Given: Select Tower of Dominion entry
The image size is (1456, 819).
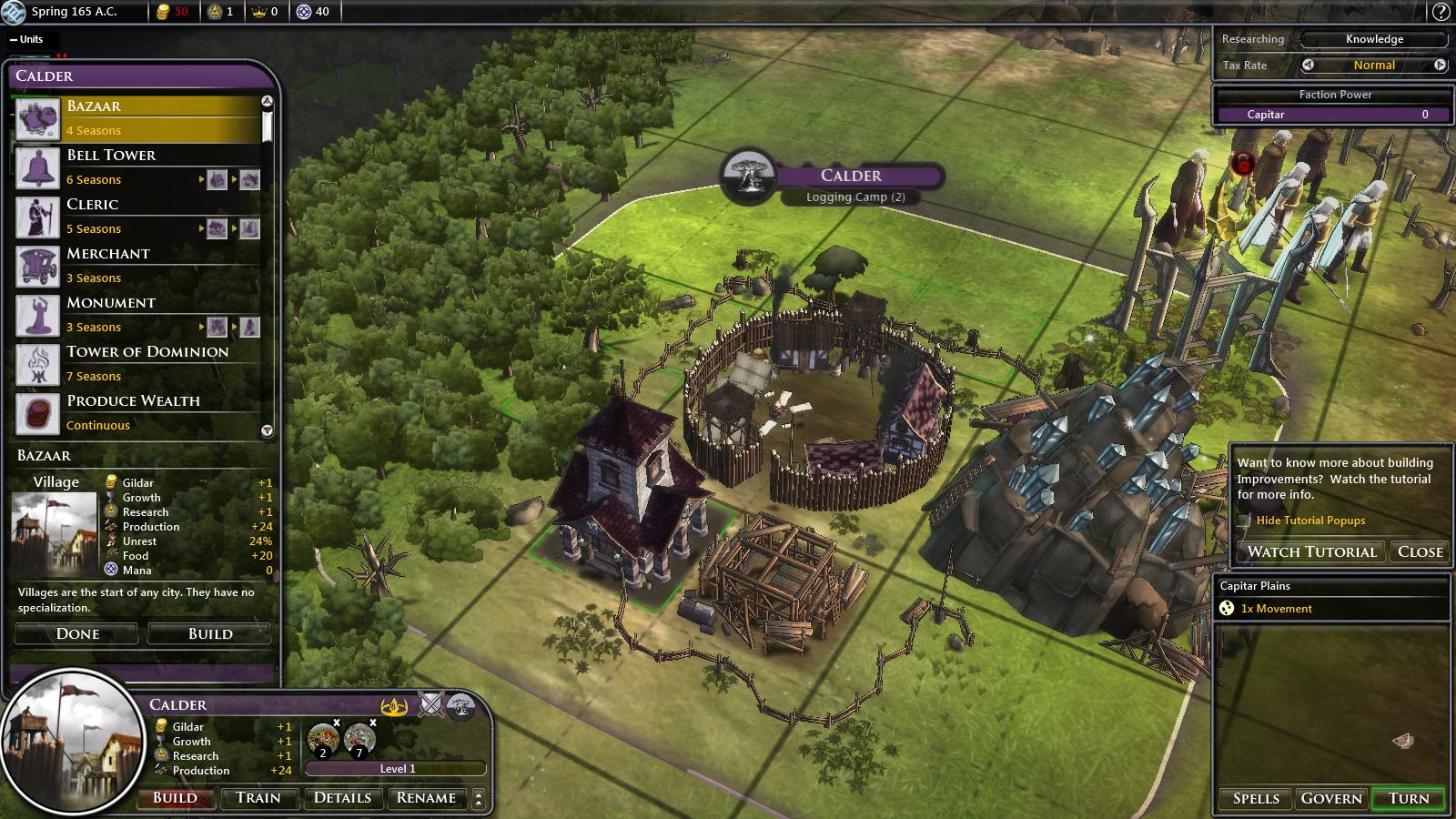Looking at the screenshot, I should [136, 363].
